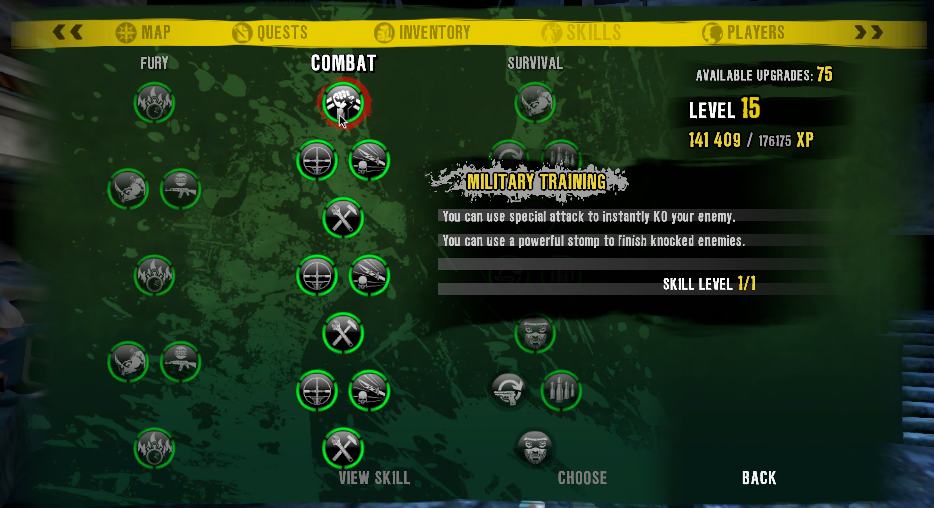Select the first skill in the Fury tree
Viewport: 934px width, 508px height.
click(155, 102)
